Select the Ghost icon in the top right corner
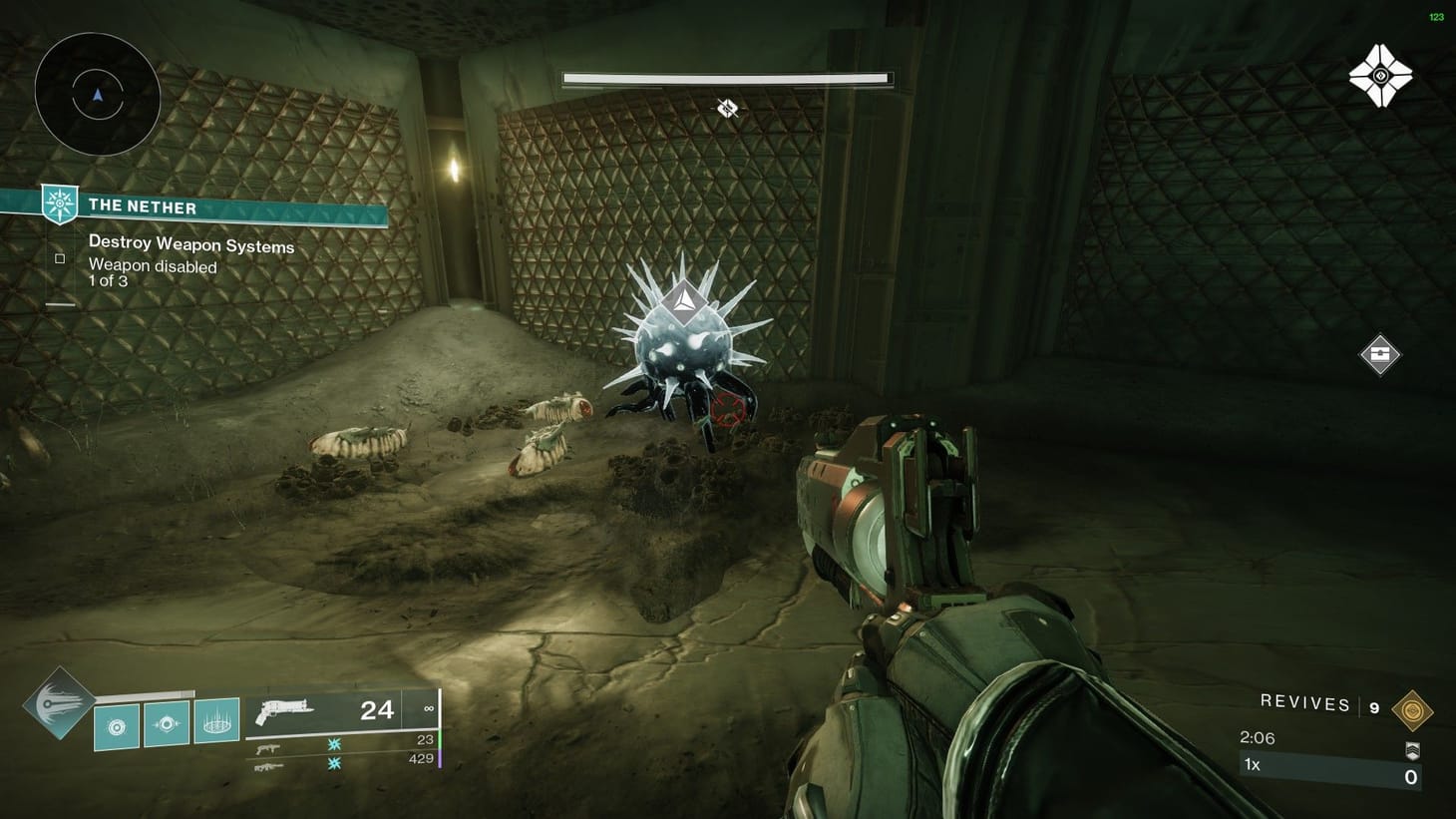 1381,75
